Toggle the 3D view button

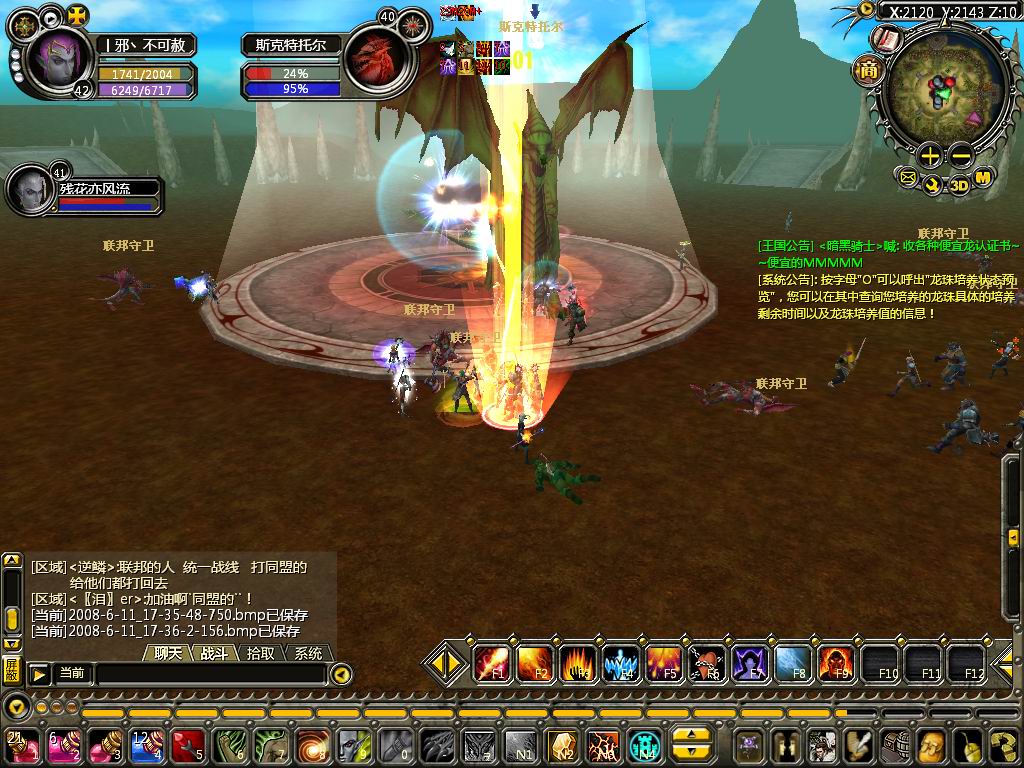(x=958, y=185)
